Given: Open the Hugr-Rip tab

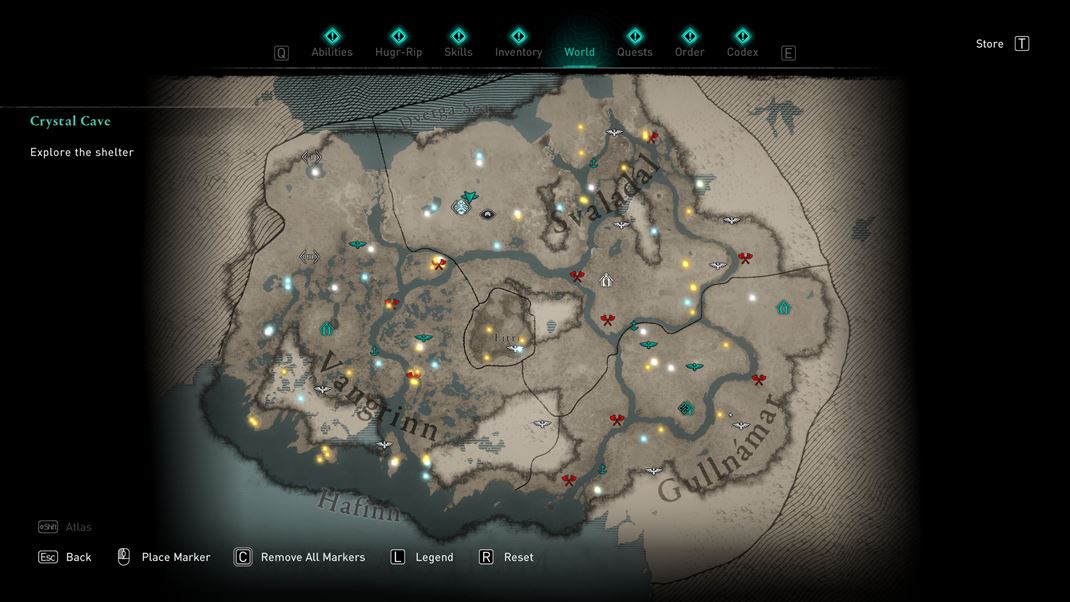Looking at the screenshot, I should click(x=398, y=43).
